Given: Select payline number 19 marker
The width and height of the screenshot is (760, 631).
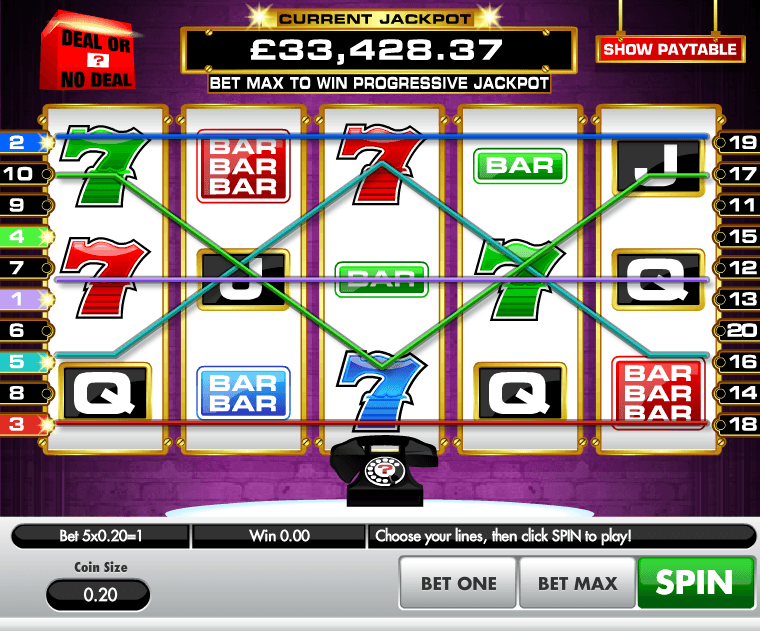Looking at the screenshot, I should click(x=741, y=143).
